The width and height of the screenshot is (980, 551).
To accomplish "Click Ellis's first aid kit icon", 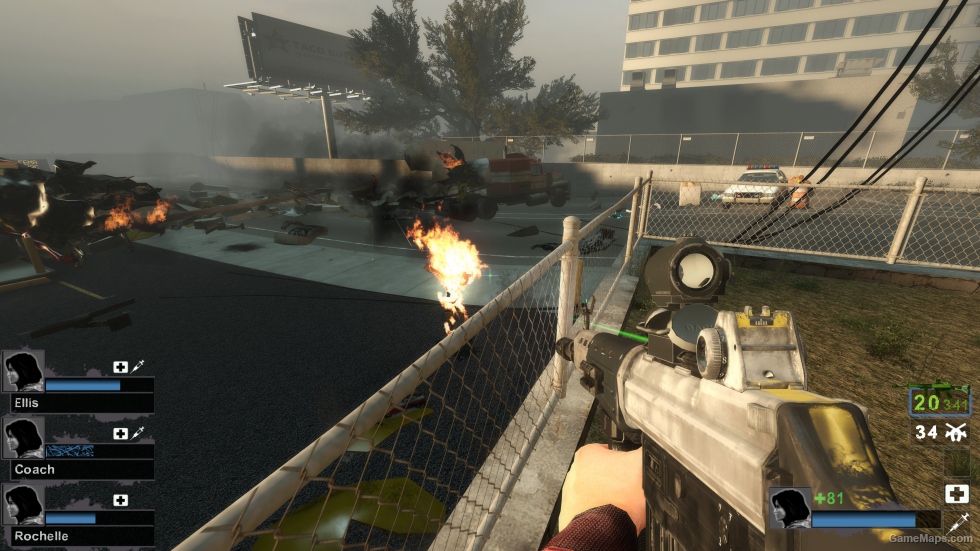I will [x=121, y=367].
